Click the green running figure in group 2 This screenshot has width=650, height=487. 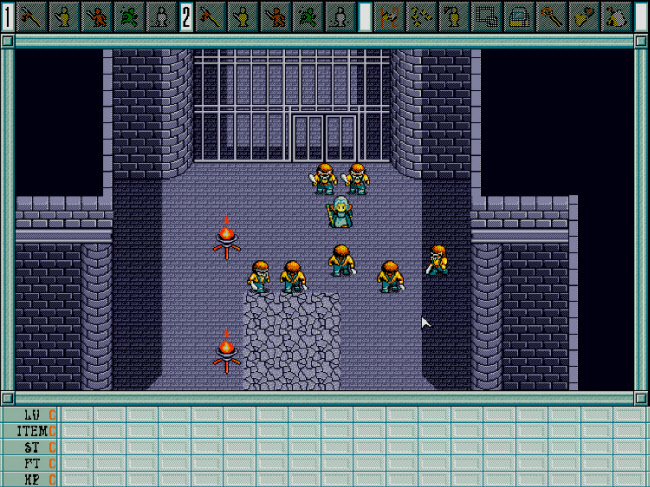(x=308, y=16)
